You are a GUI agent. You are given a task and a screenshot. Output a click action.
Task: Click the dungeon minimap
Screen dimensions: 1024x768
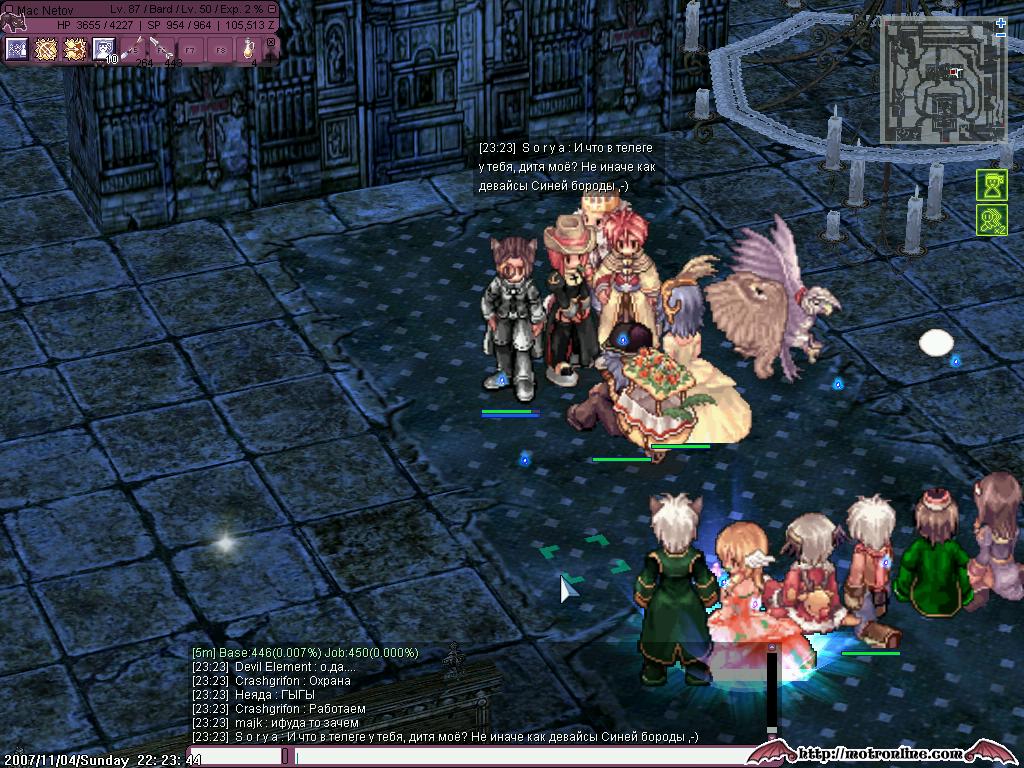coord(942,82)
